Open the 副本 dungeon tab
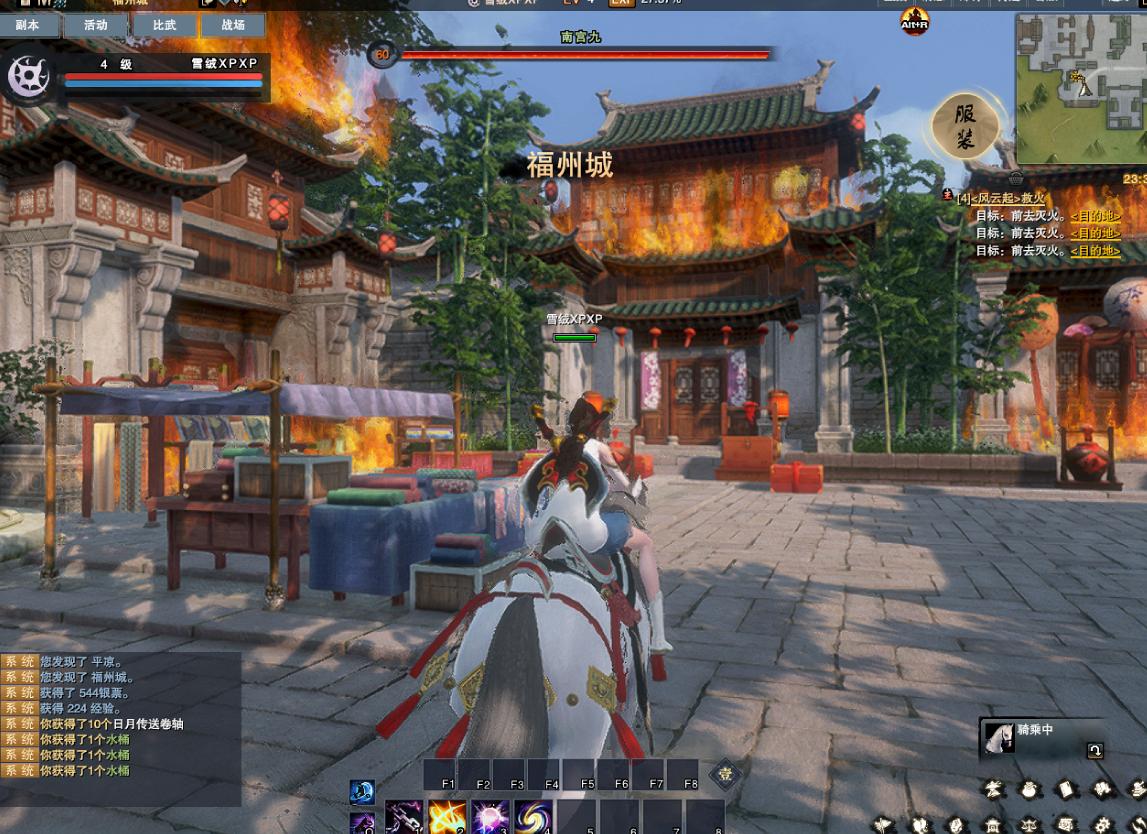 tap(28, 25)
